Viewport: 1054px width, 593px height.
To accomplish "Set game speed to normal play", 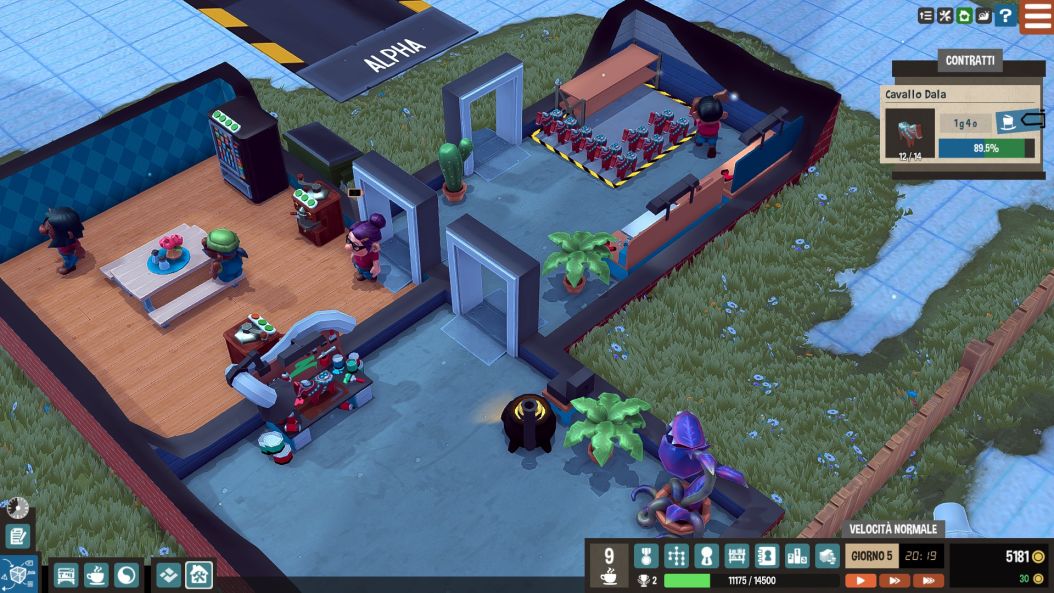I will pos(860,580).
